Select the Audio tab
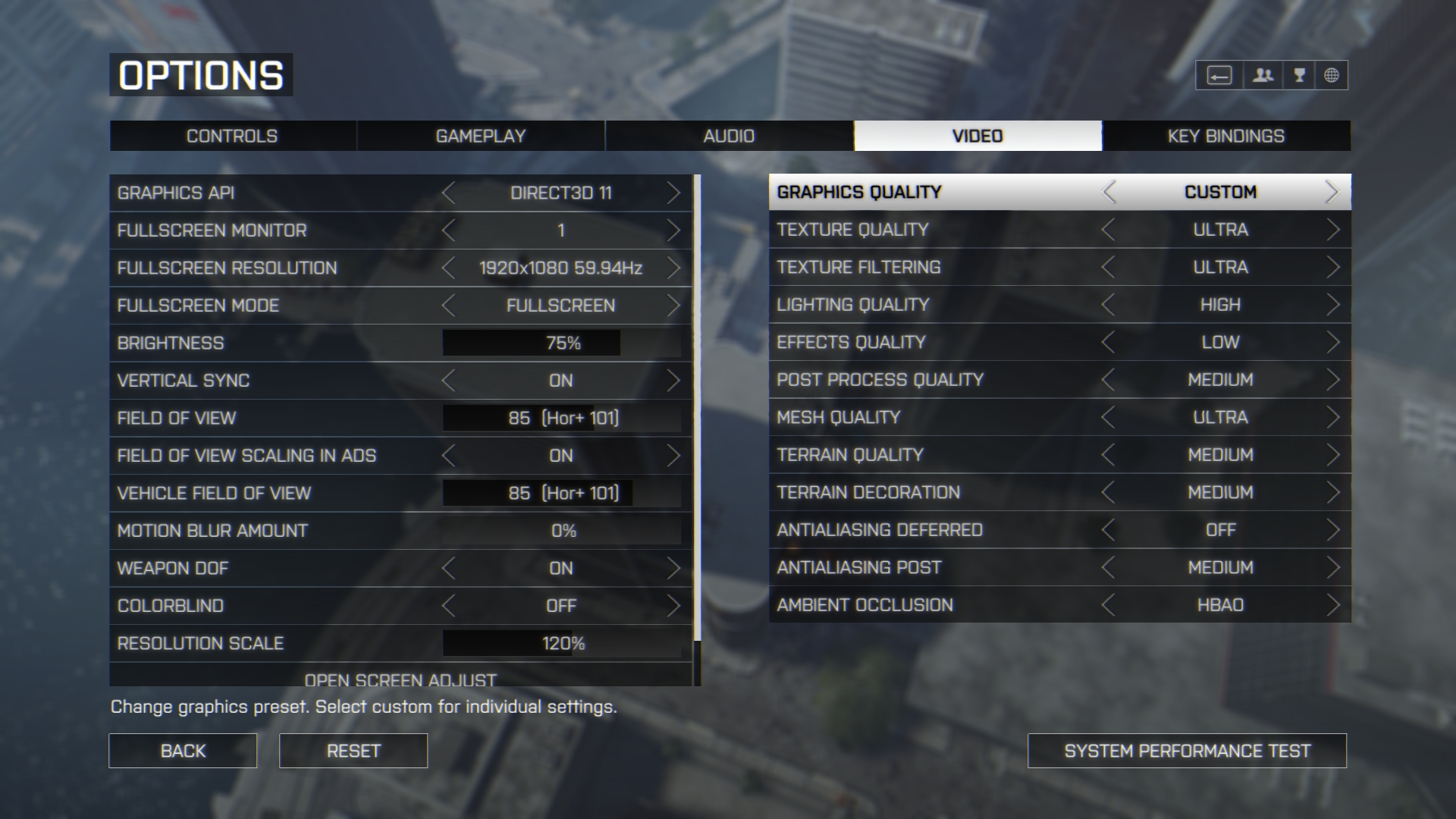Viewport: 1456px width, 819px height. coord(729,136)
